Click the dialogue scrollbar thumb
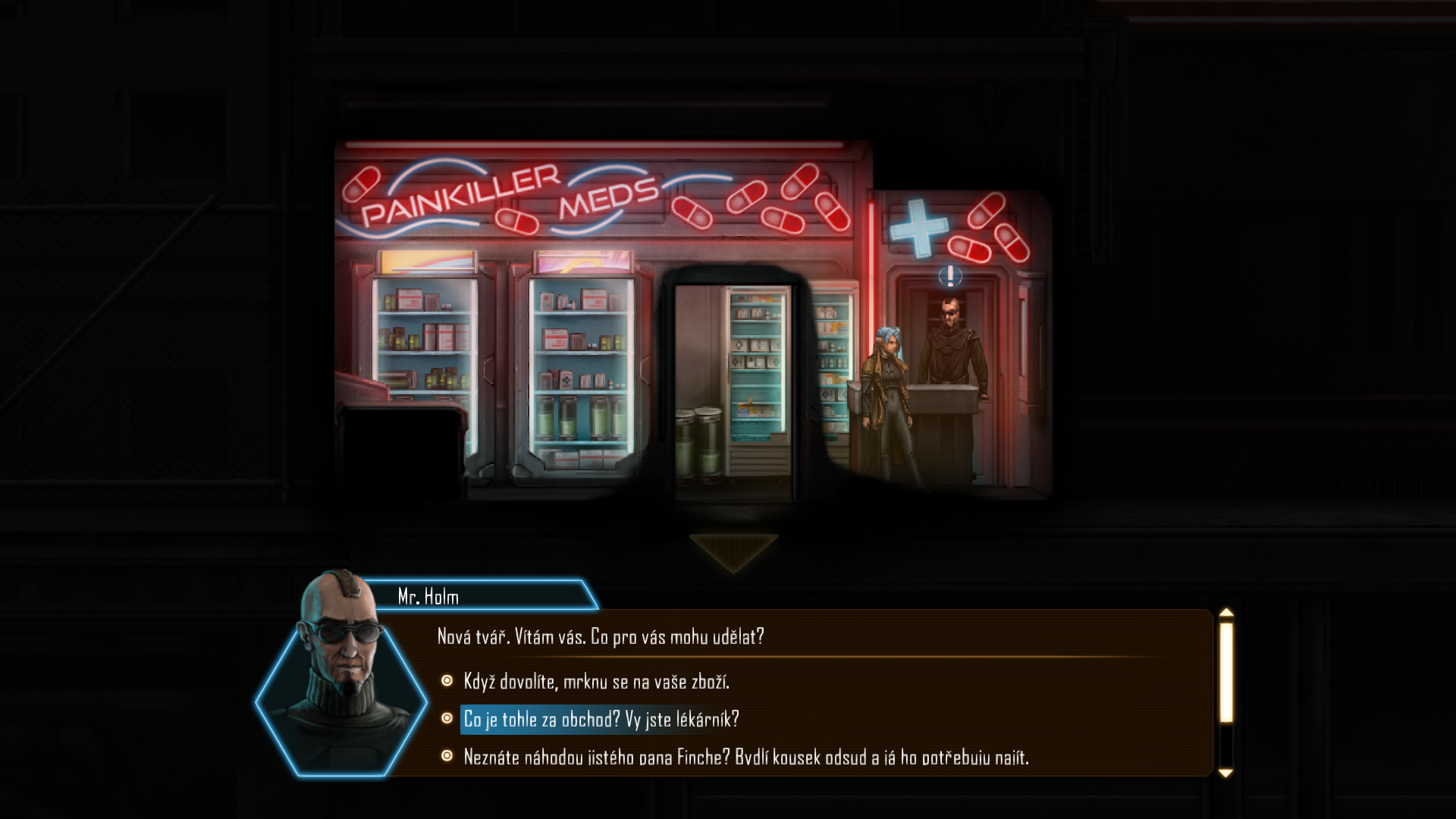 click(1225, 671)
